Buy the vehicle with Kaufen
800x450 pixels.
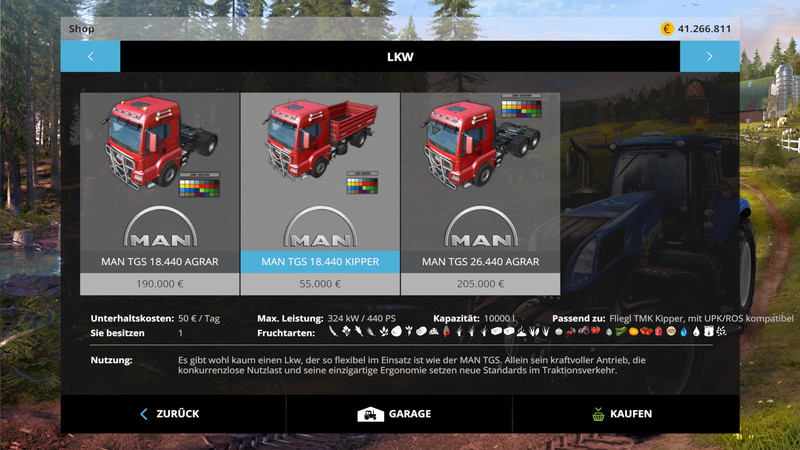(624, 414)
